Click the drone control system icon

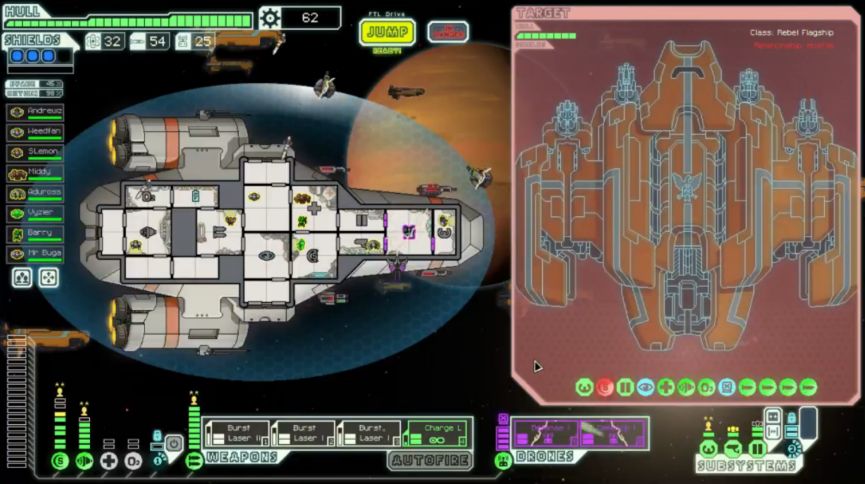[503, 459]
